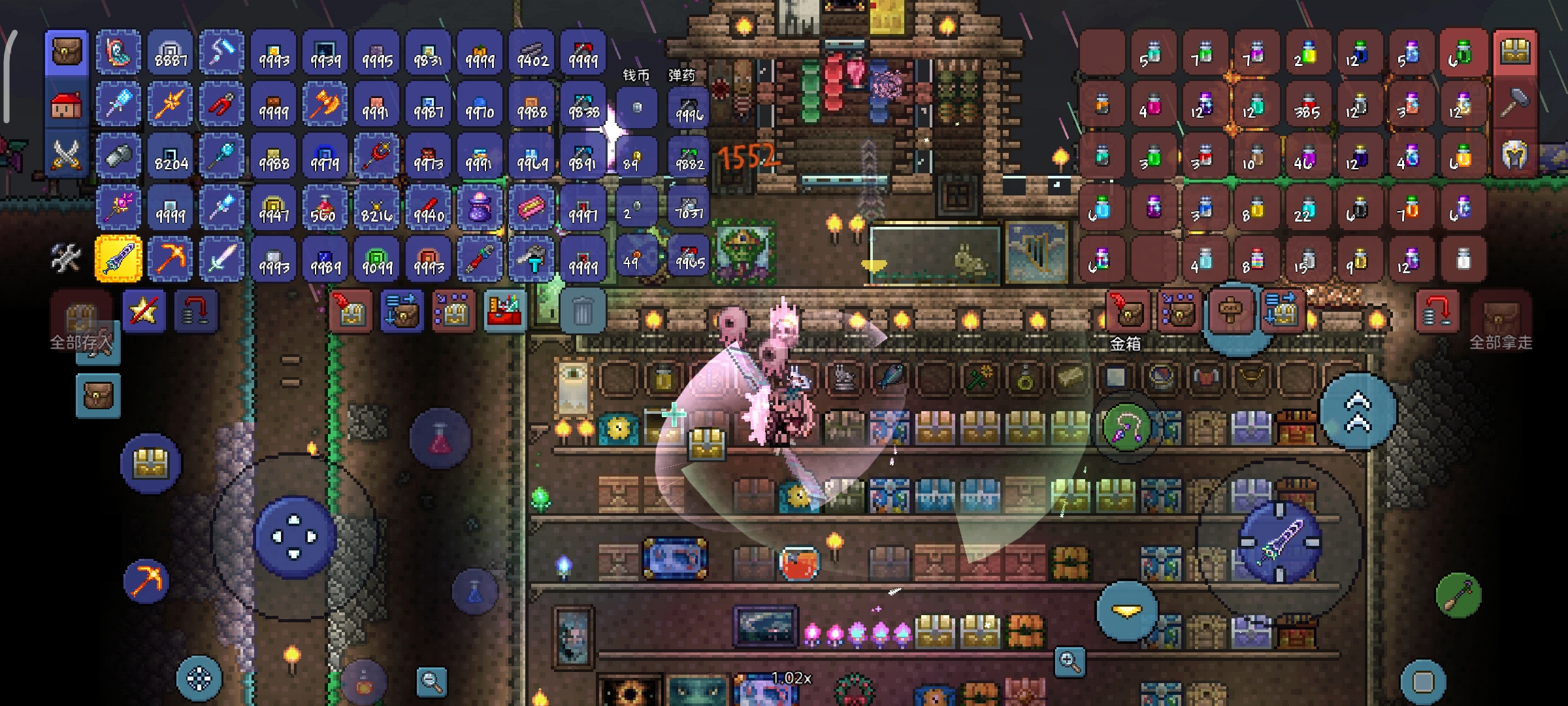Select the highlighted yellow sword slot
The image size is (1568, 706).
point(118,258)
